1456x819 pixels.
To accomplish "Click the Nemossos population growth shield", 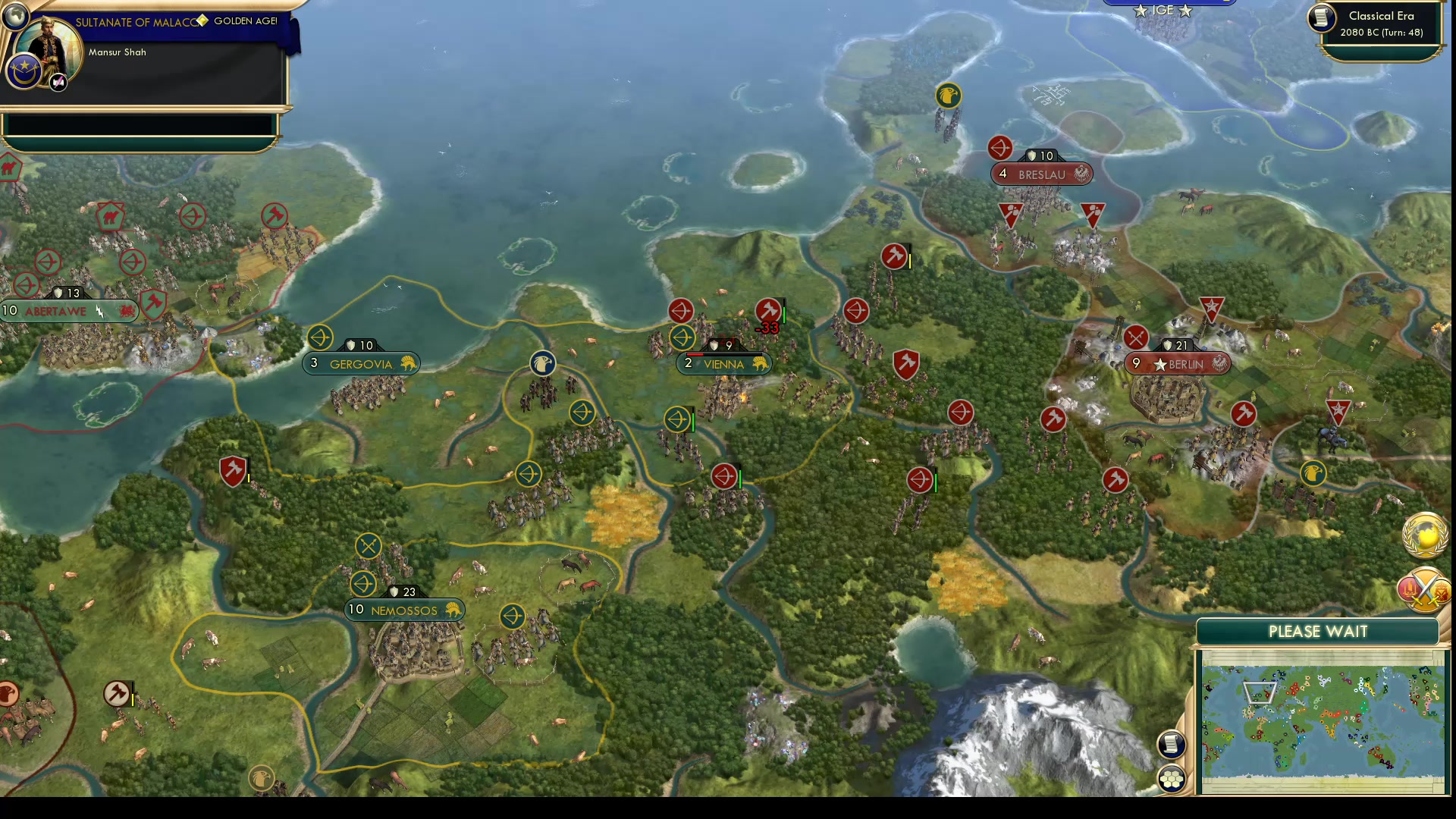I will (x=395, y=592).
